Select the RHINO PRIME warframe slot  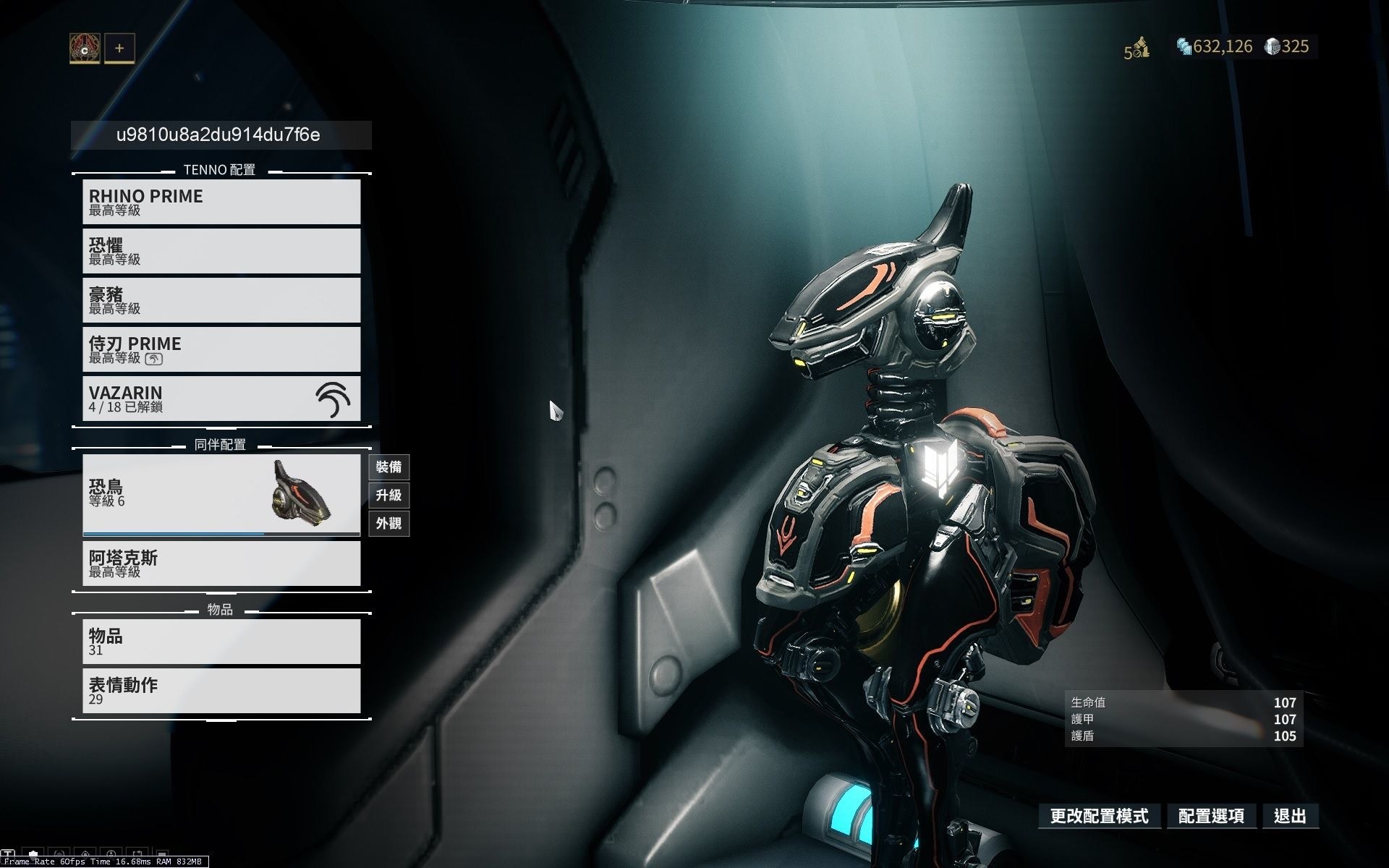pos(221,202)
